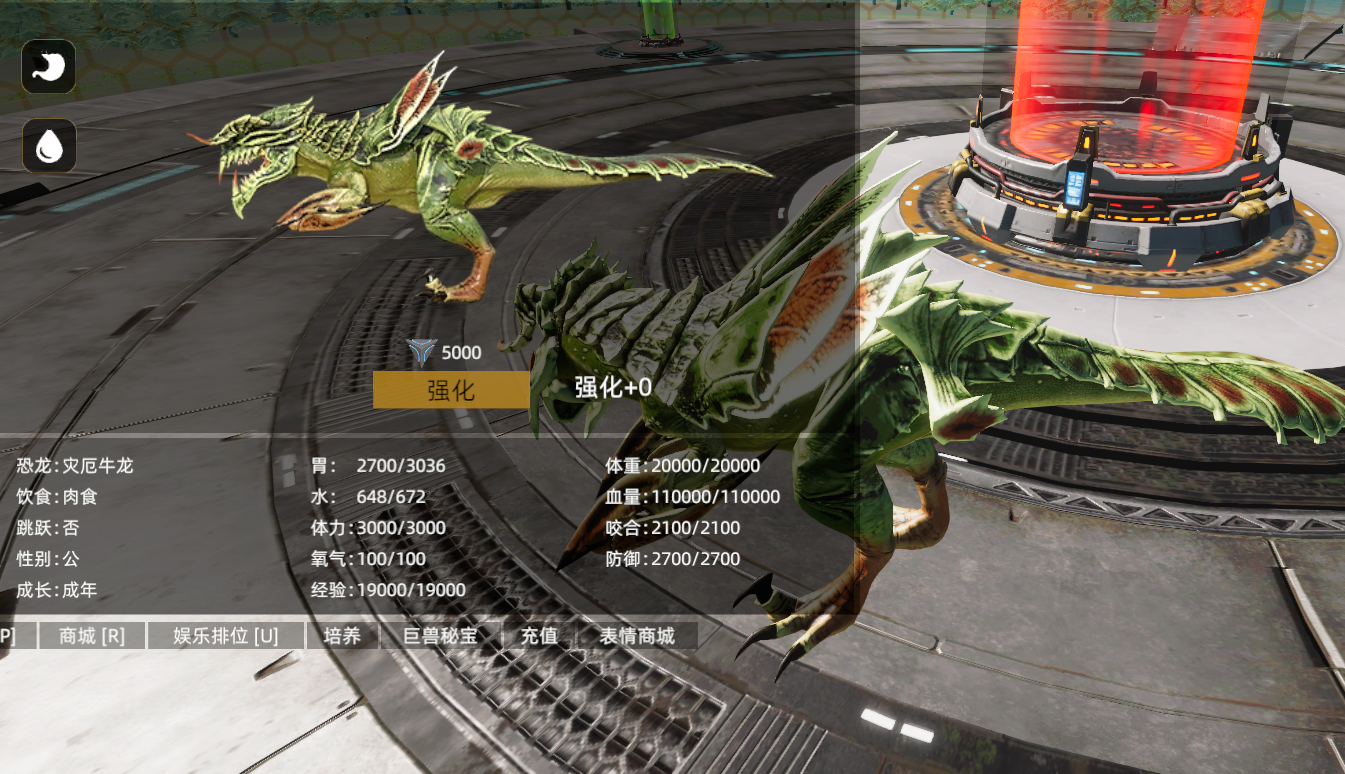The height and width of the screenshot is (774, 1345).
Task: Click the partially visible [P] backpack button
Action: click(6, 635)
